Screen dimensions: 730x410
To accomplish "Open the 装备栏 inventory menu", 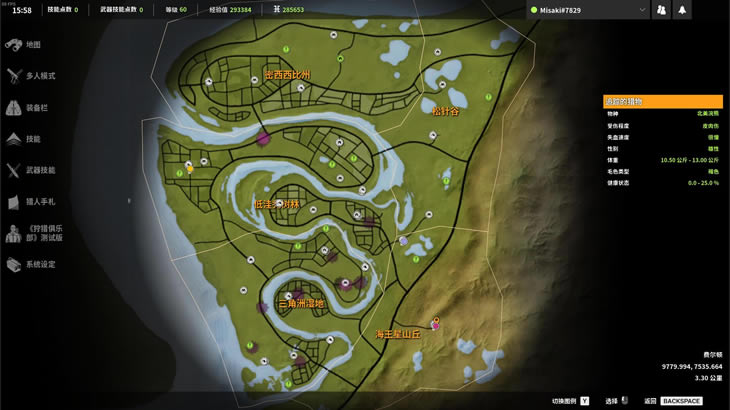I will pos(36,108).
